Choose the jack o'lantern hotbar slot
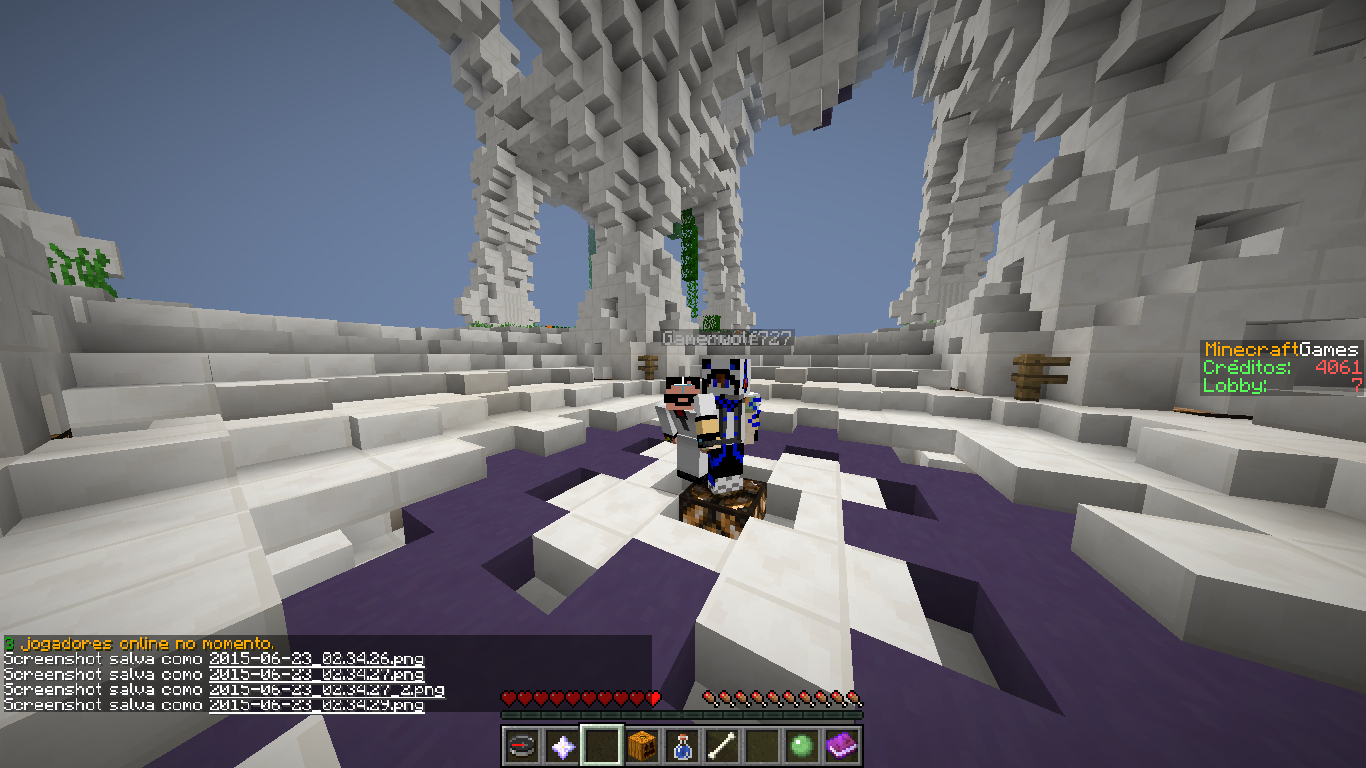1366x768 pixels. click(x=642, y=745)
